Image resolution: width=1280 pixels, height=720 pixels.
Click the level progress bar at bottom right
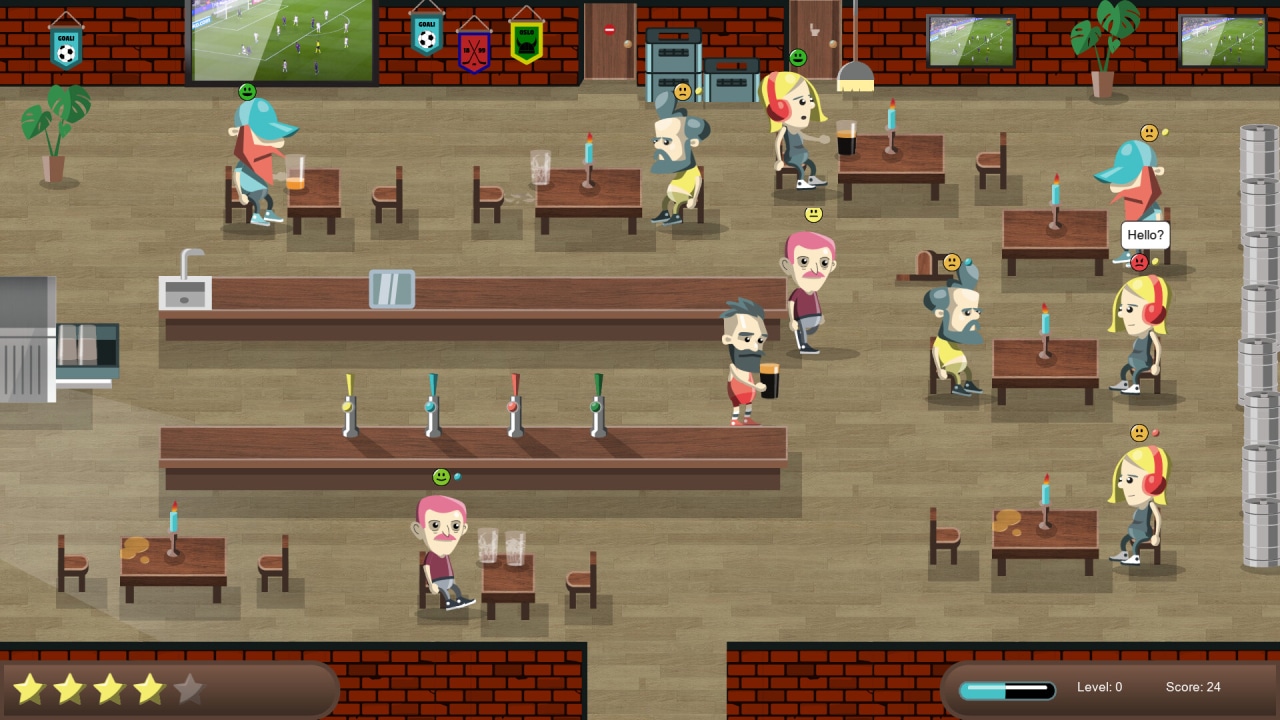1008,689
